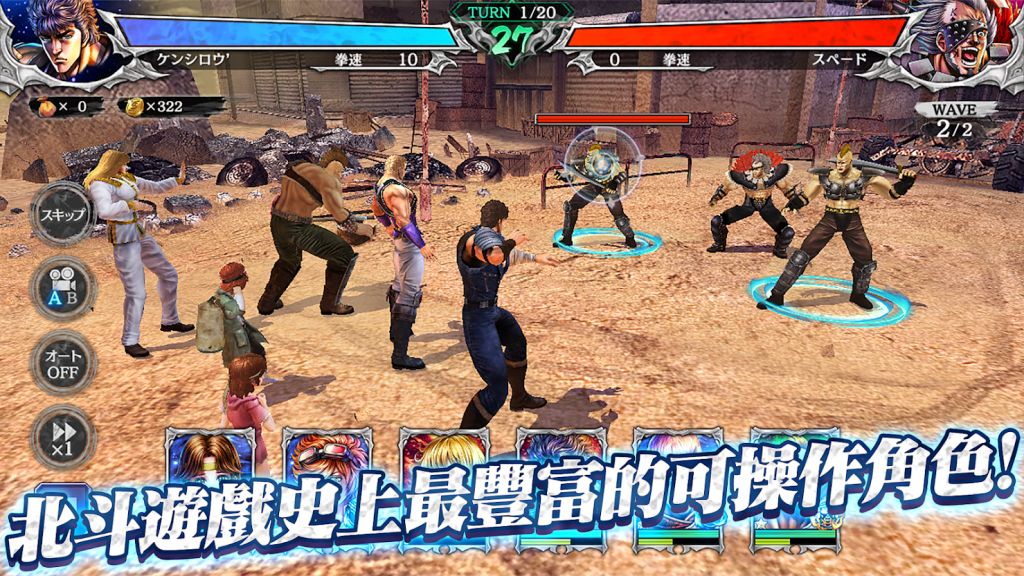1024x576 pixels.
Task: Tap the スキップ skip button
Action: 62,215
